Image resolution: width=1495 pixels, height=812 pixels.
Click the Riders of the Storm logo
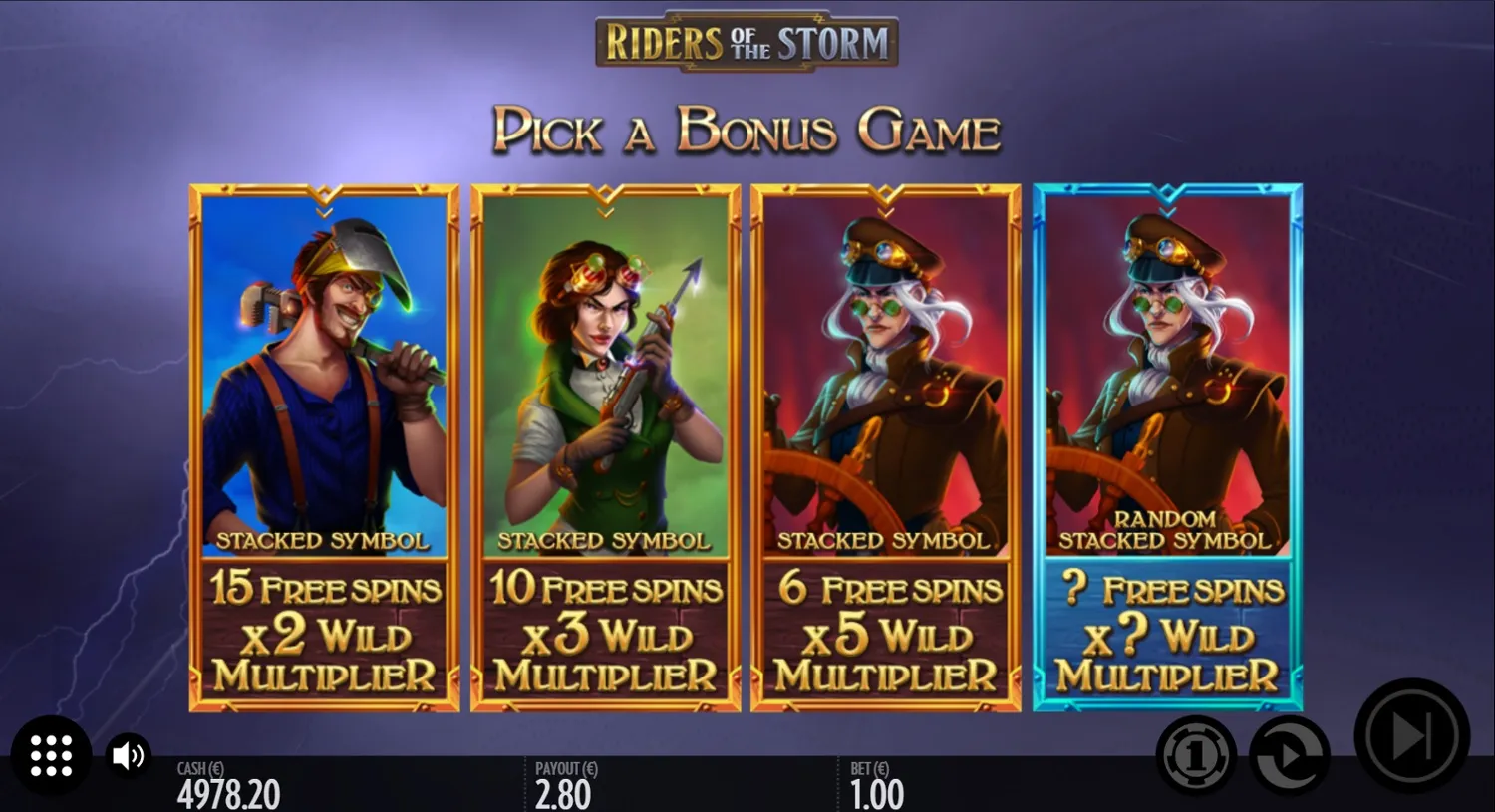747,41
